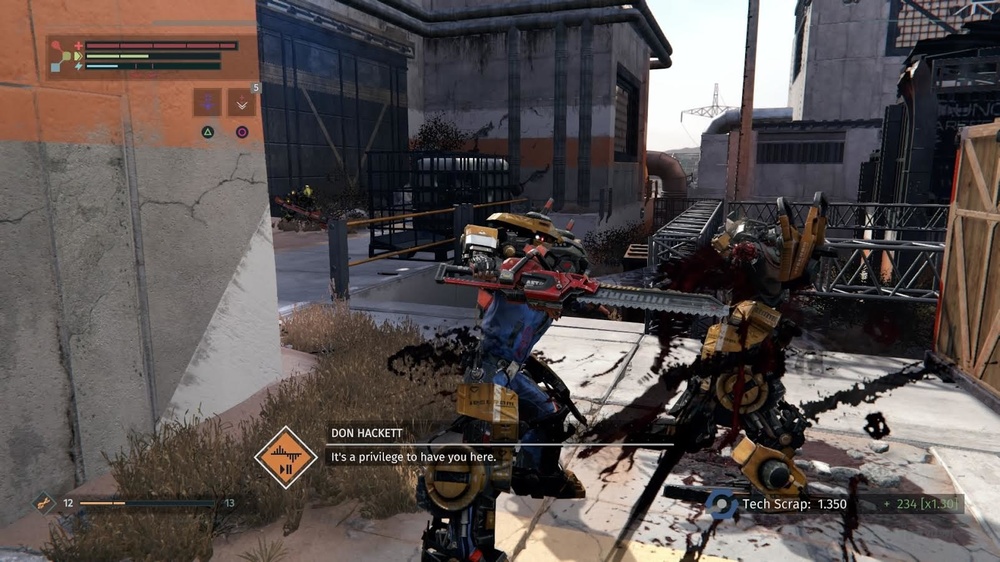Use the chevron injectable with 5 charges
The image size is (1000, 562).
click(x=242, y=102)
